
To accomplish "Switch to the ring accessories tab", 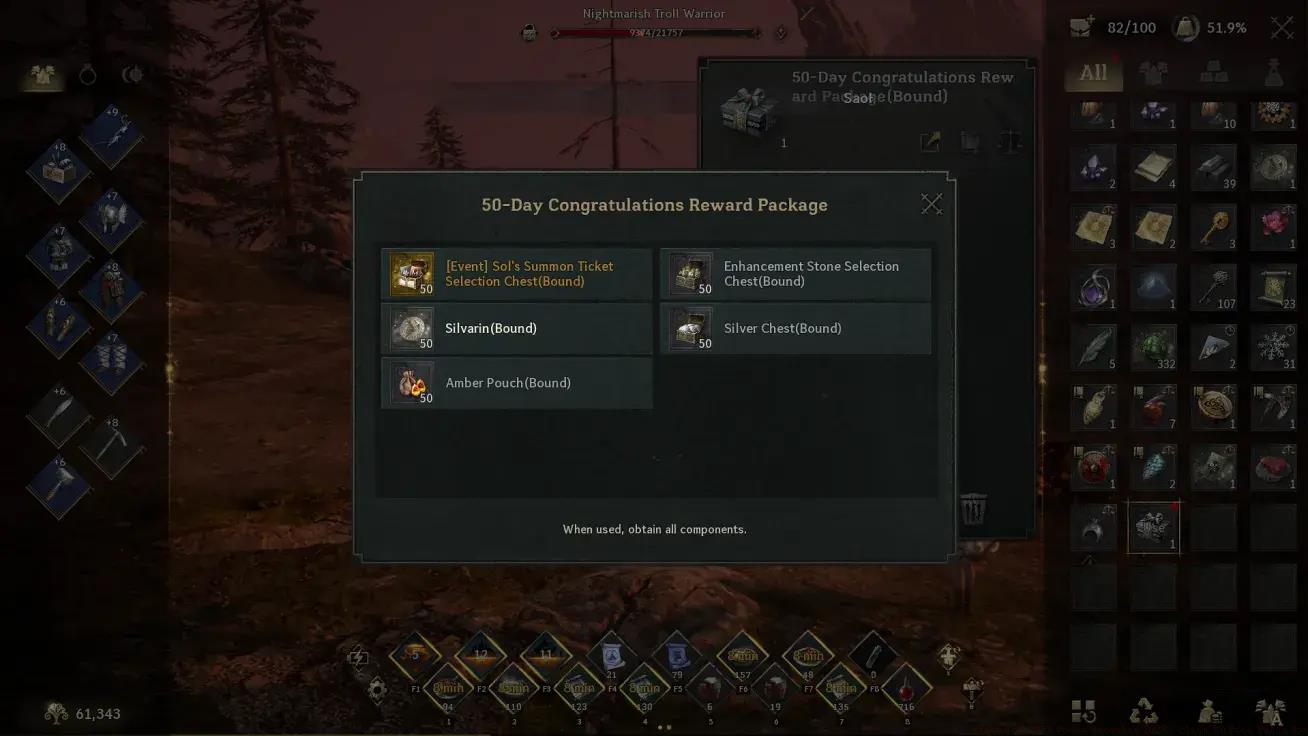I will coord(88,75).
